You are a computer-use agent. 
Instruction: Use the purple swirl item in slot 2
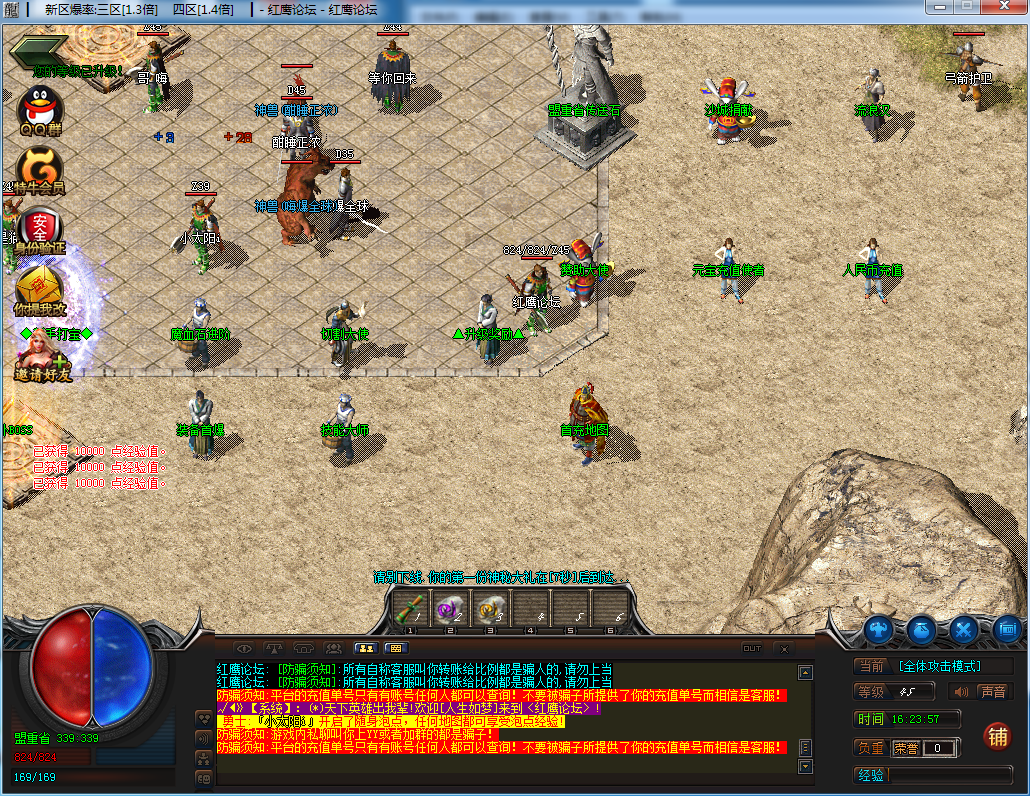point(448,608)
